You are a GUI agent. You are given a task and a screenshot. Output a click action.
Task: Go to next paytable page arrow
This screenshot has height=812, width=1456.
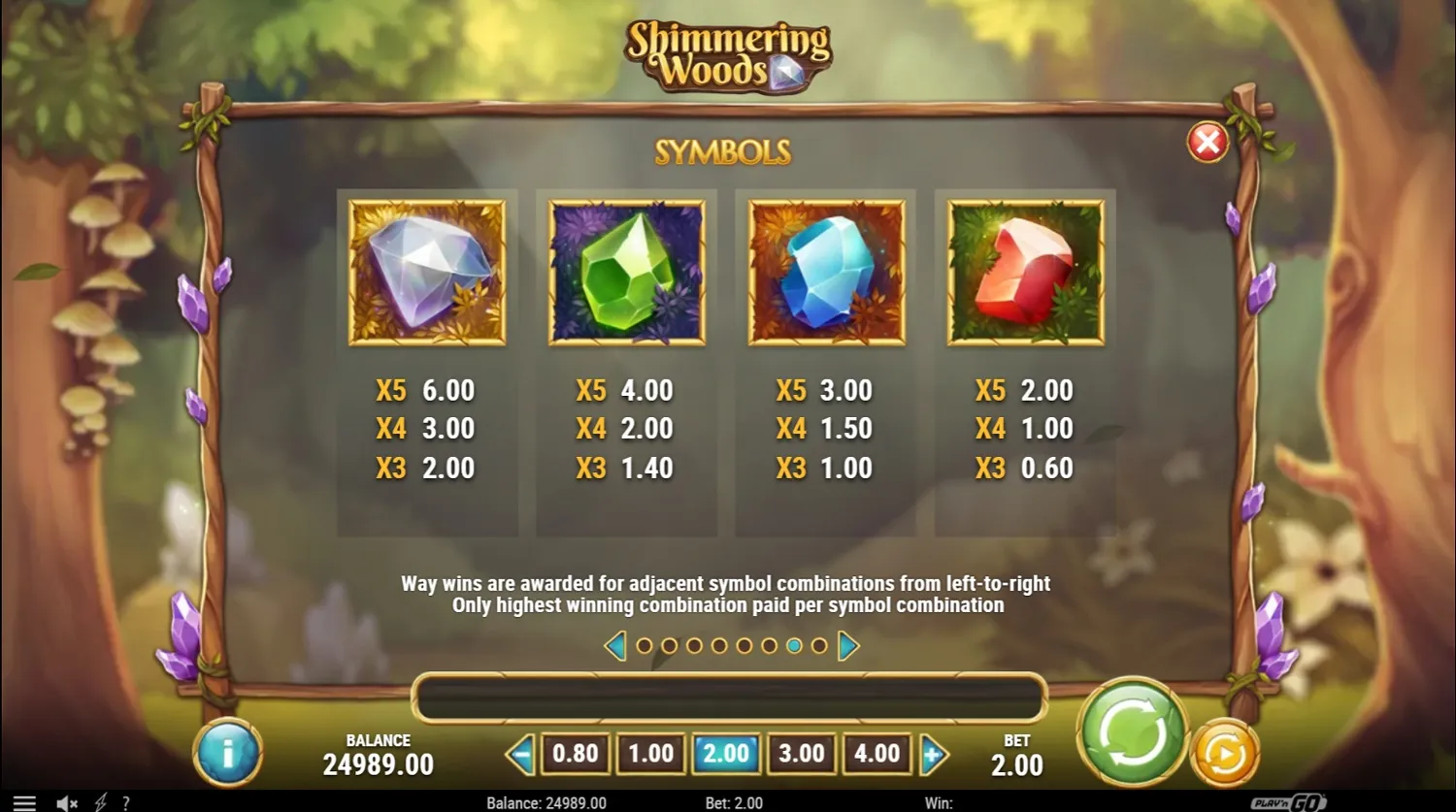(x=846, y=645)
